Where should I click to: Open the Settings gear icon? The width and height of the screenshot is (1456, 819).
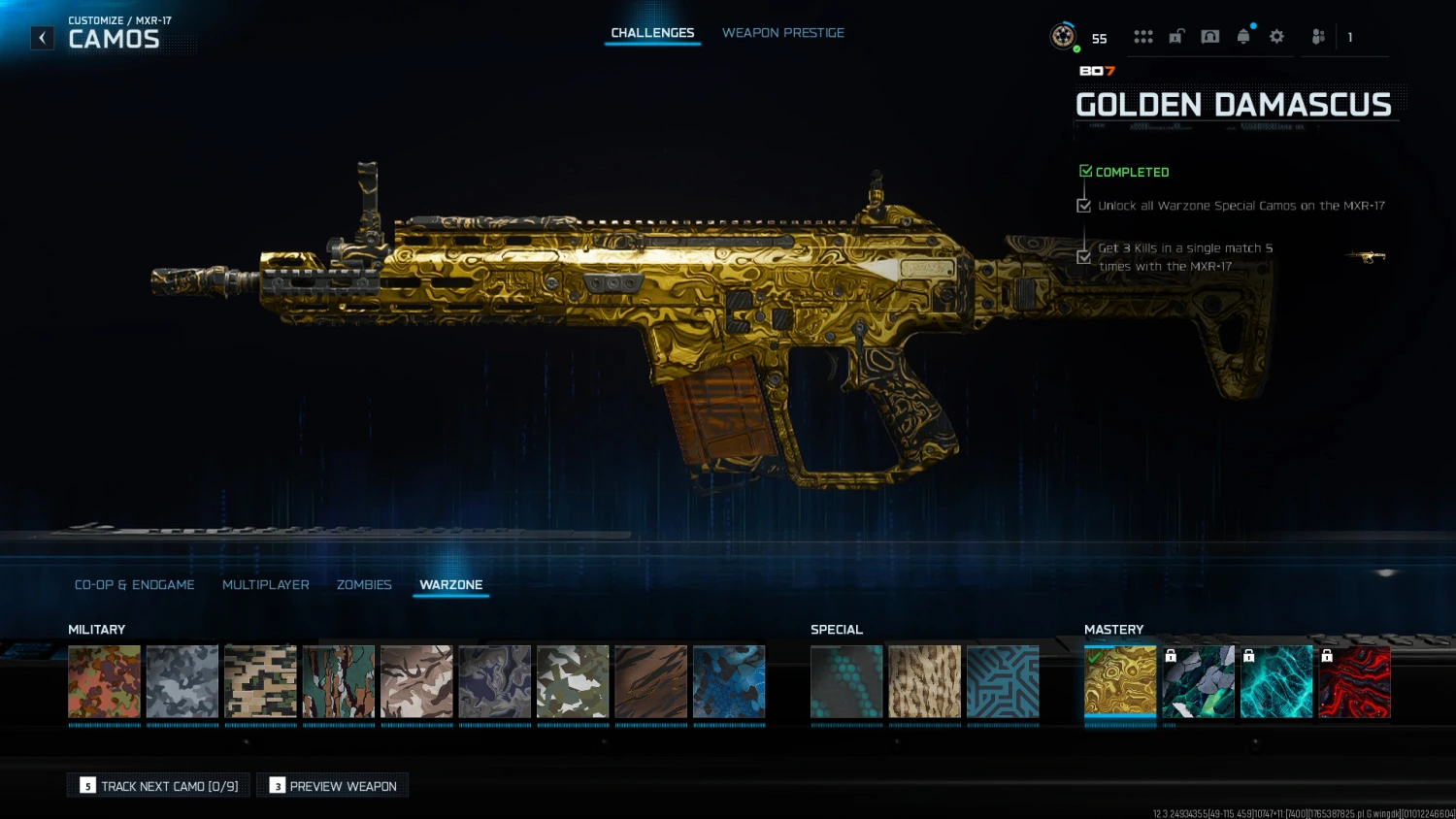1276,36
